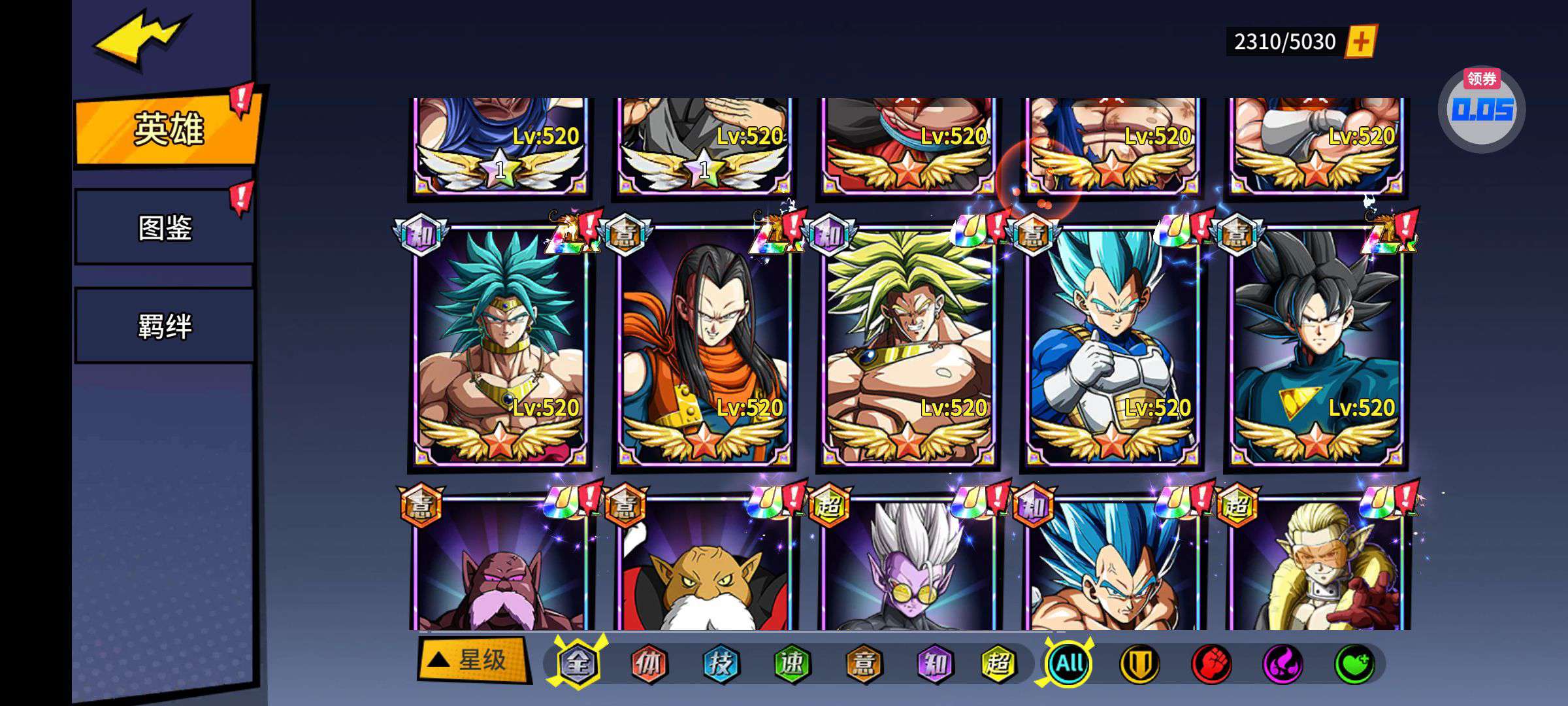Show all types with the 全 filter
This screenshot has height=706, width=1568.
[578, 664]
